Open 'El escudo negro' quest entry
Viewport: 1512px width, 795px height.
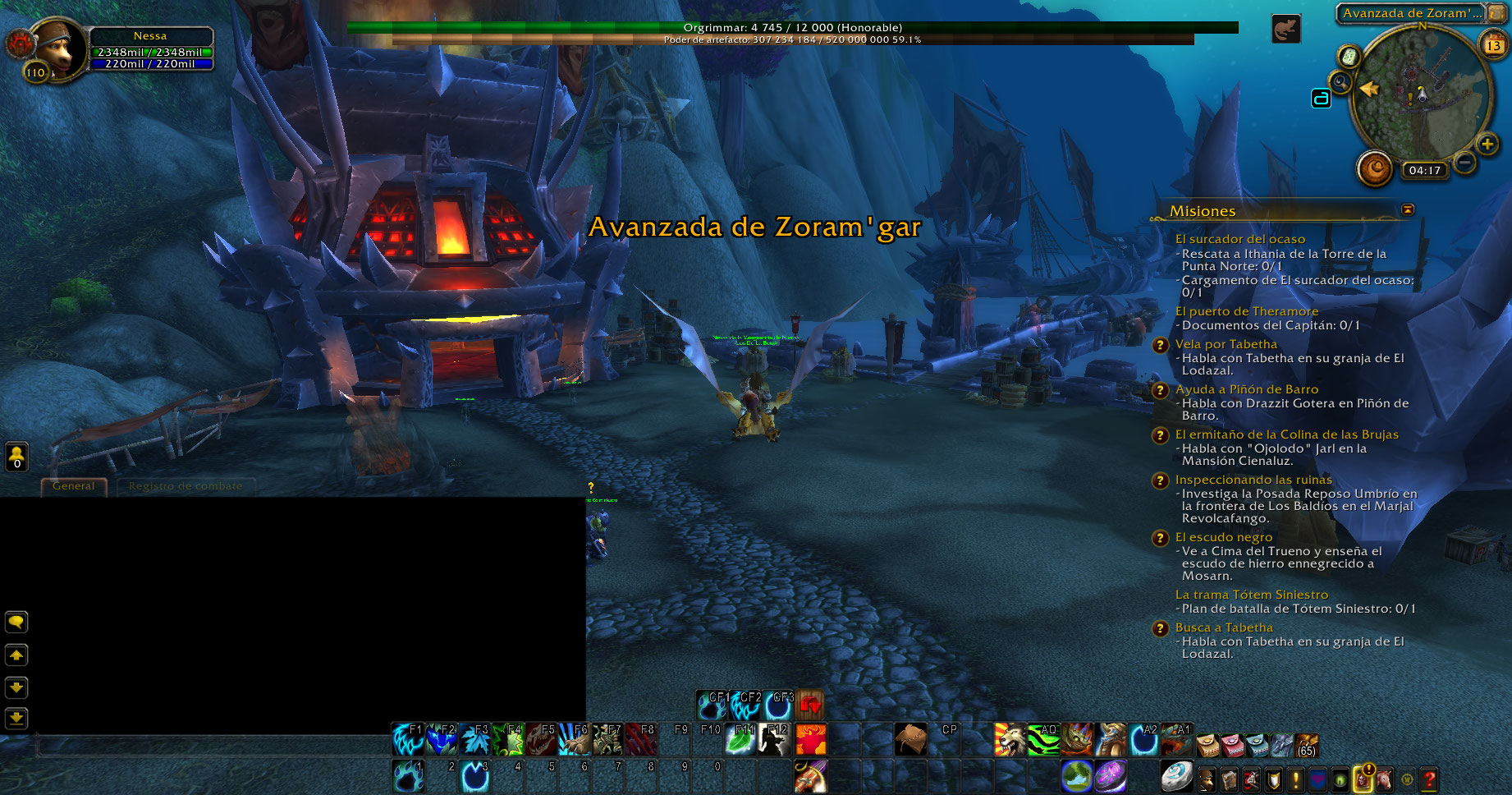1223,537
